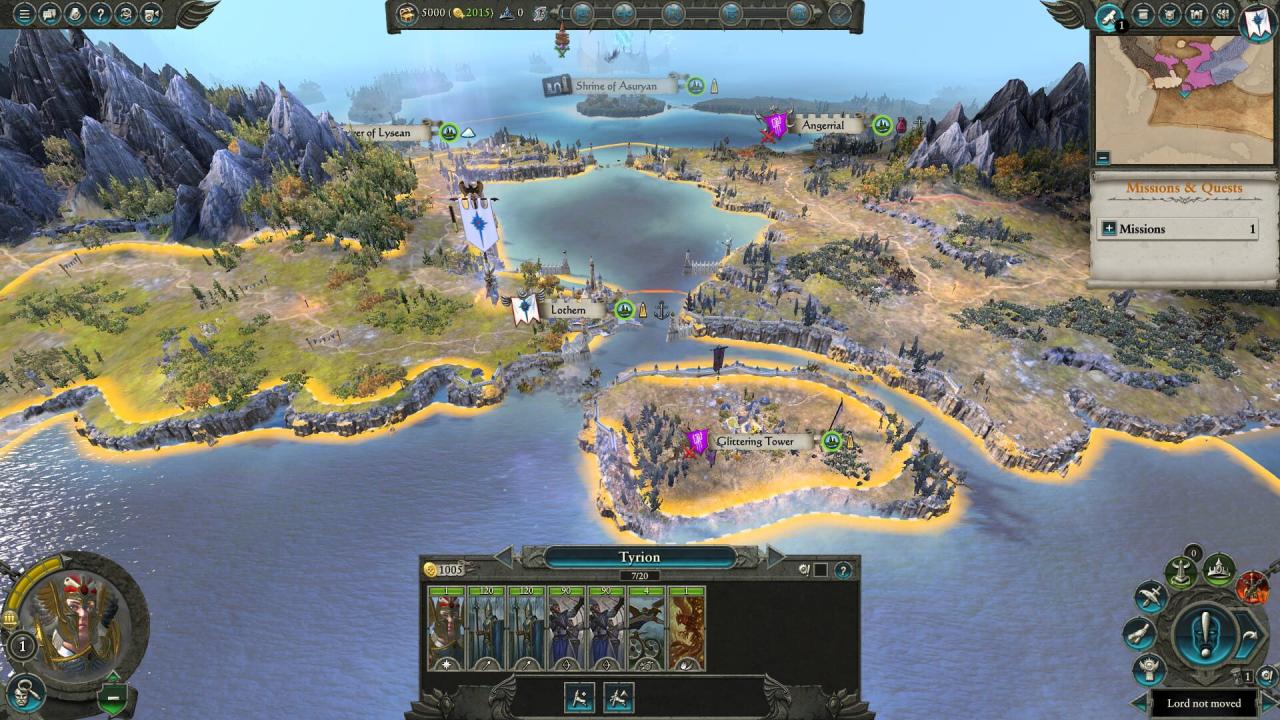The width and height of the screenshot is (1280, 720).
Task: Switch to the next army
Action: pyautogui.click(x=774, y=557)
